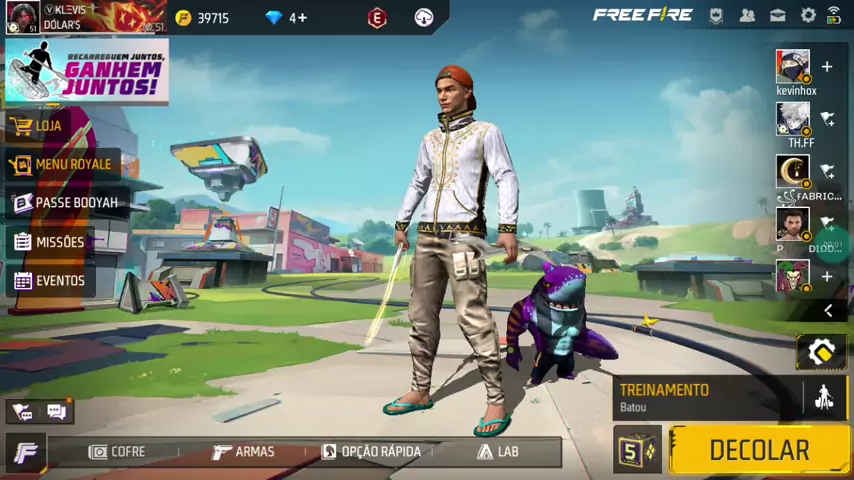The height and width of the screenshot is (480, 854).
Task: Open OPÇÃO RÁPIDA quick options
Action: (371, 452)
